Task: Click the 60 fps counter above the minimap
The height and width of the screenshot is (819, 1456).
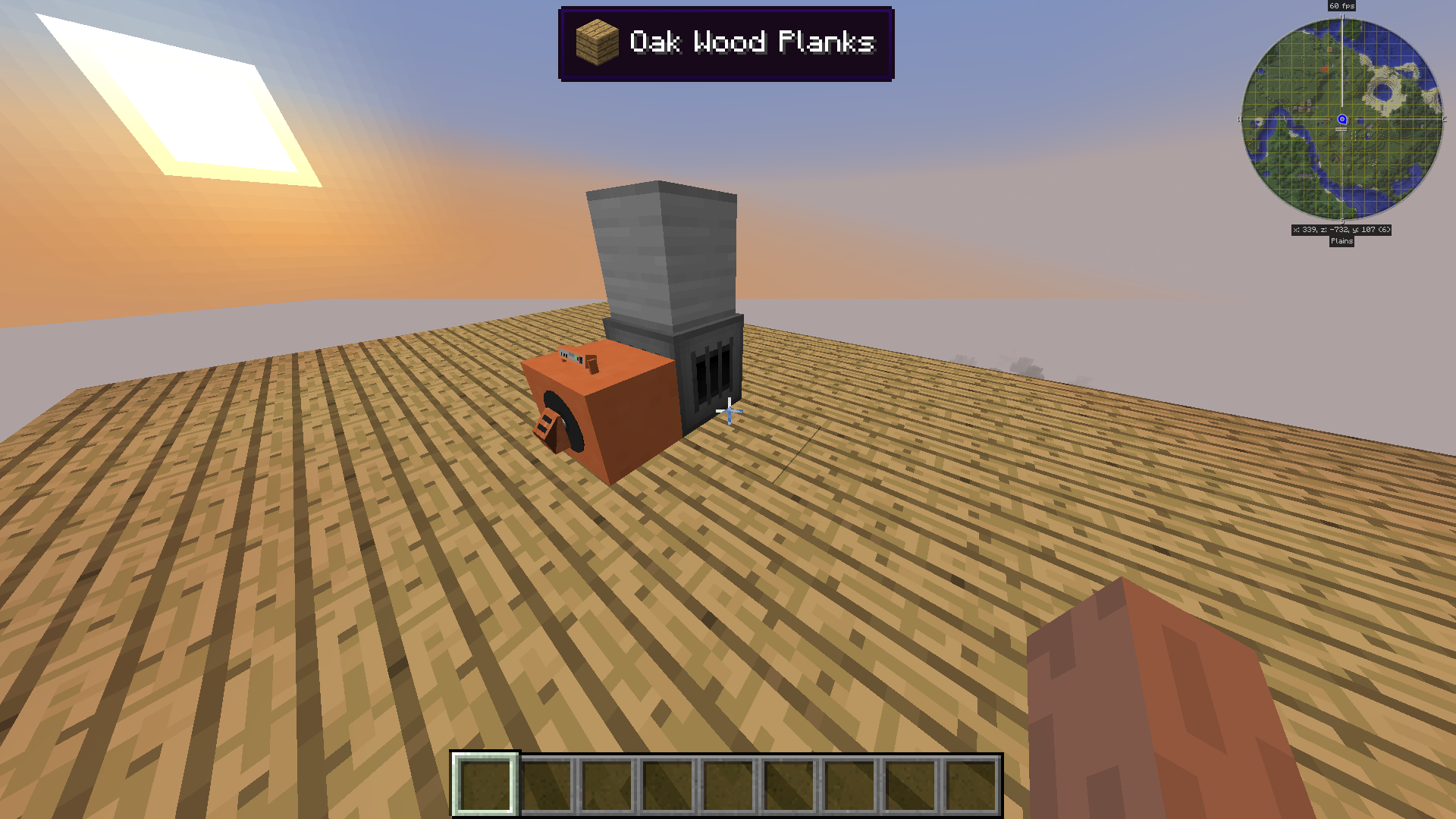Action: (x=1341, y=6)
